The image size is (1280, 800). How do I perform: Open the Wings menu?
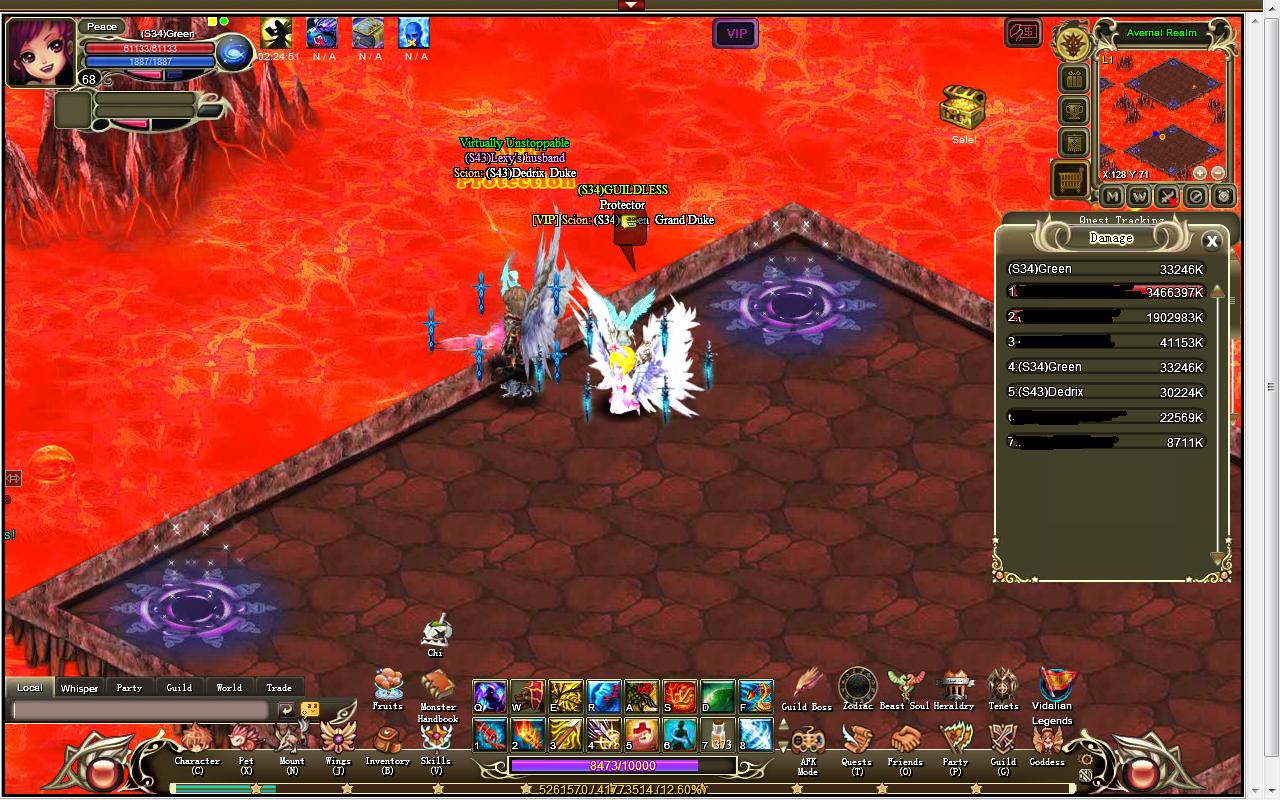(x=338, y=746)
